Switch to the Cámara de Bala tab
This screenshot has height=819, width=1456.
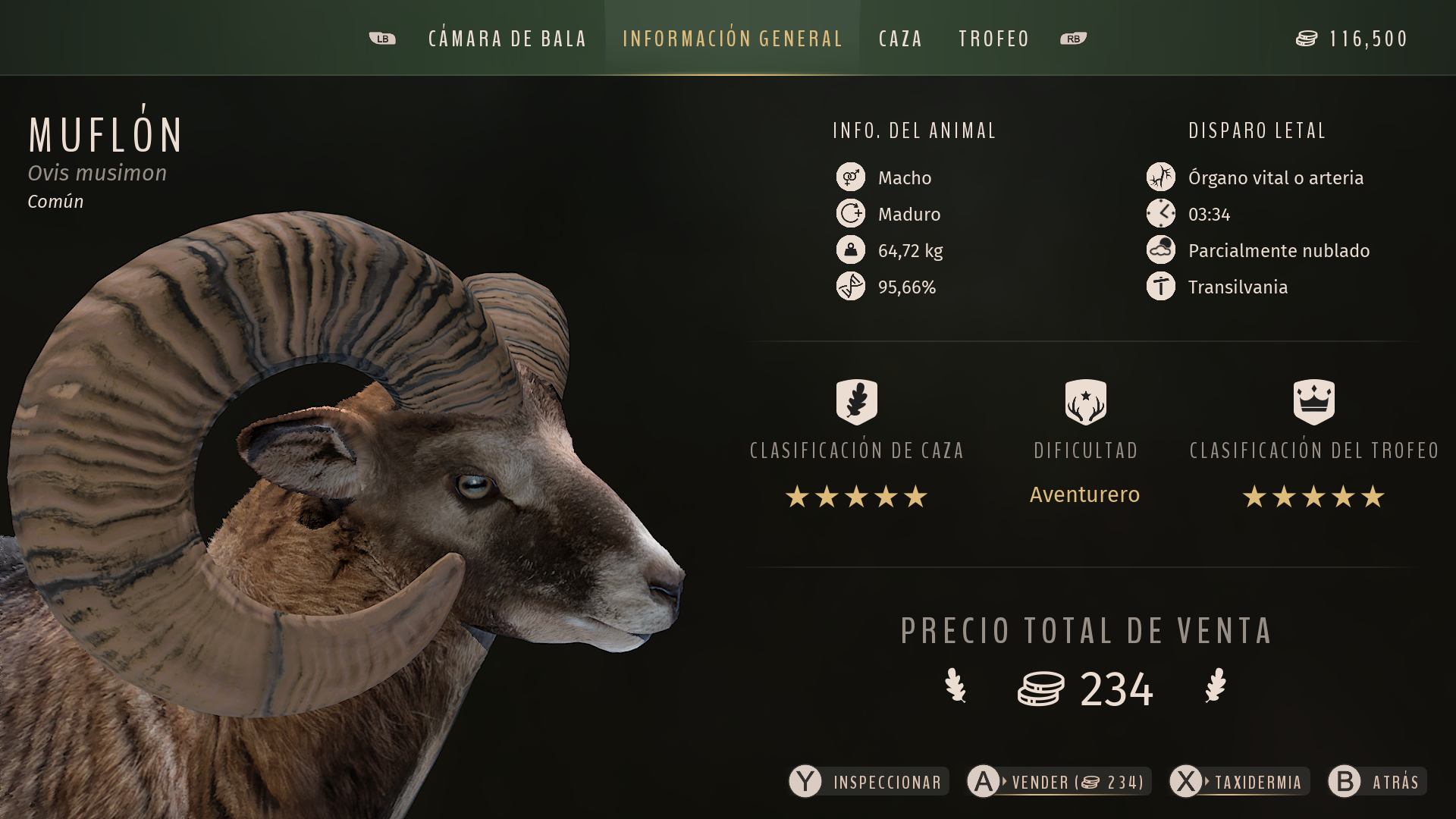pyautogui.click(x=507, y=39)
